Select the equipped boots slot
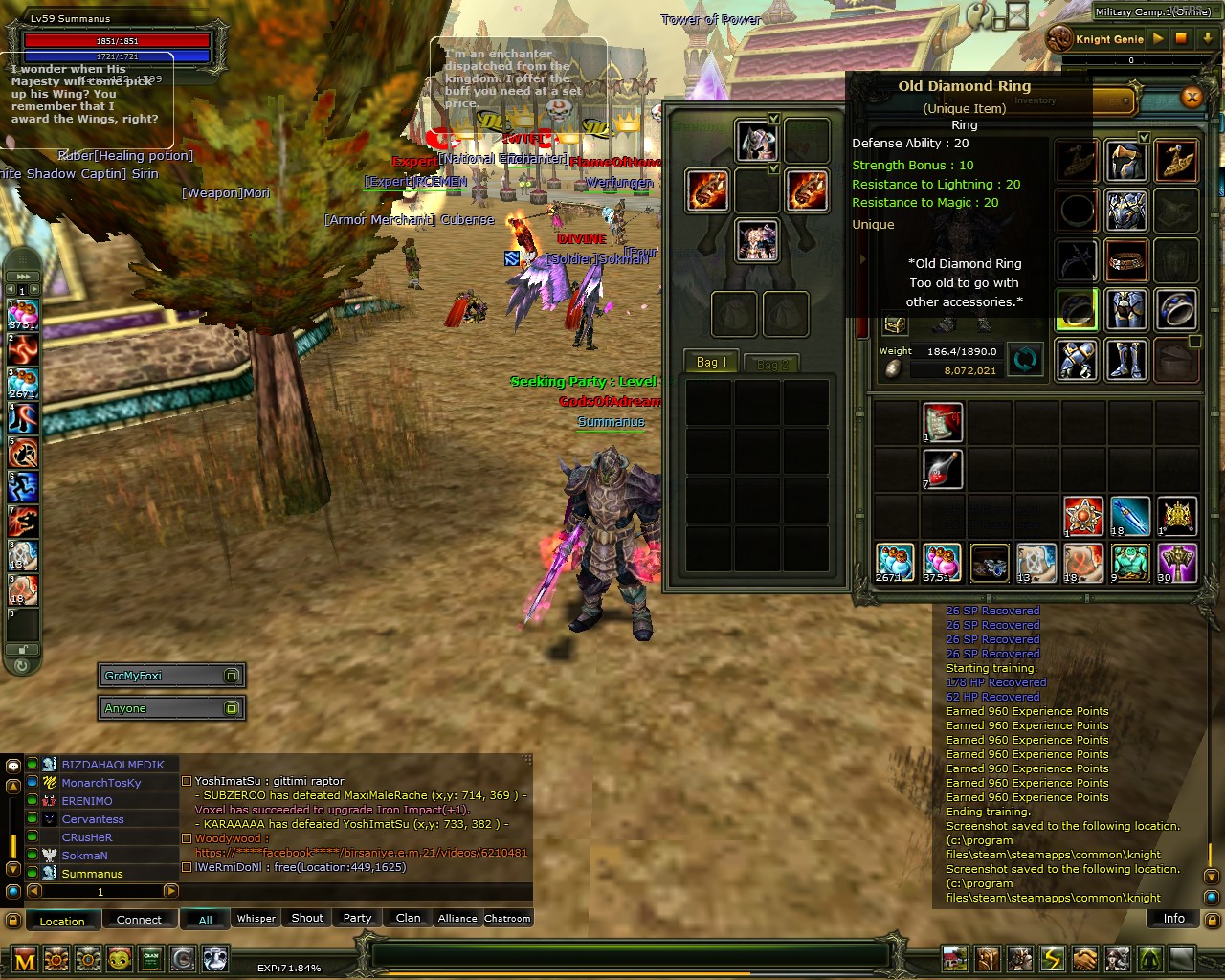The image size is (1225, 980). [x=1126, y=360]
